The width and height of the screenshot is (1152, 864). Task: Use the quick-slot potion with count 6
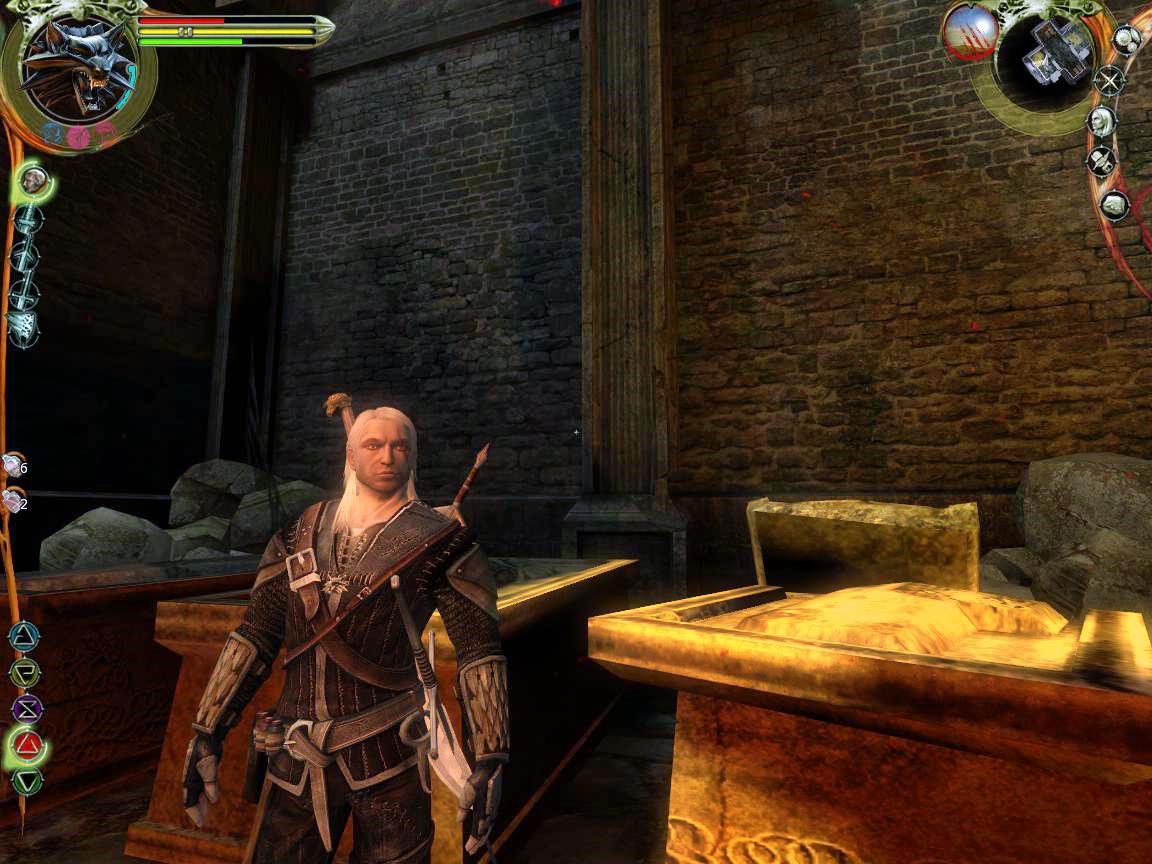pos(12,465)
